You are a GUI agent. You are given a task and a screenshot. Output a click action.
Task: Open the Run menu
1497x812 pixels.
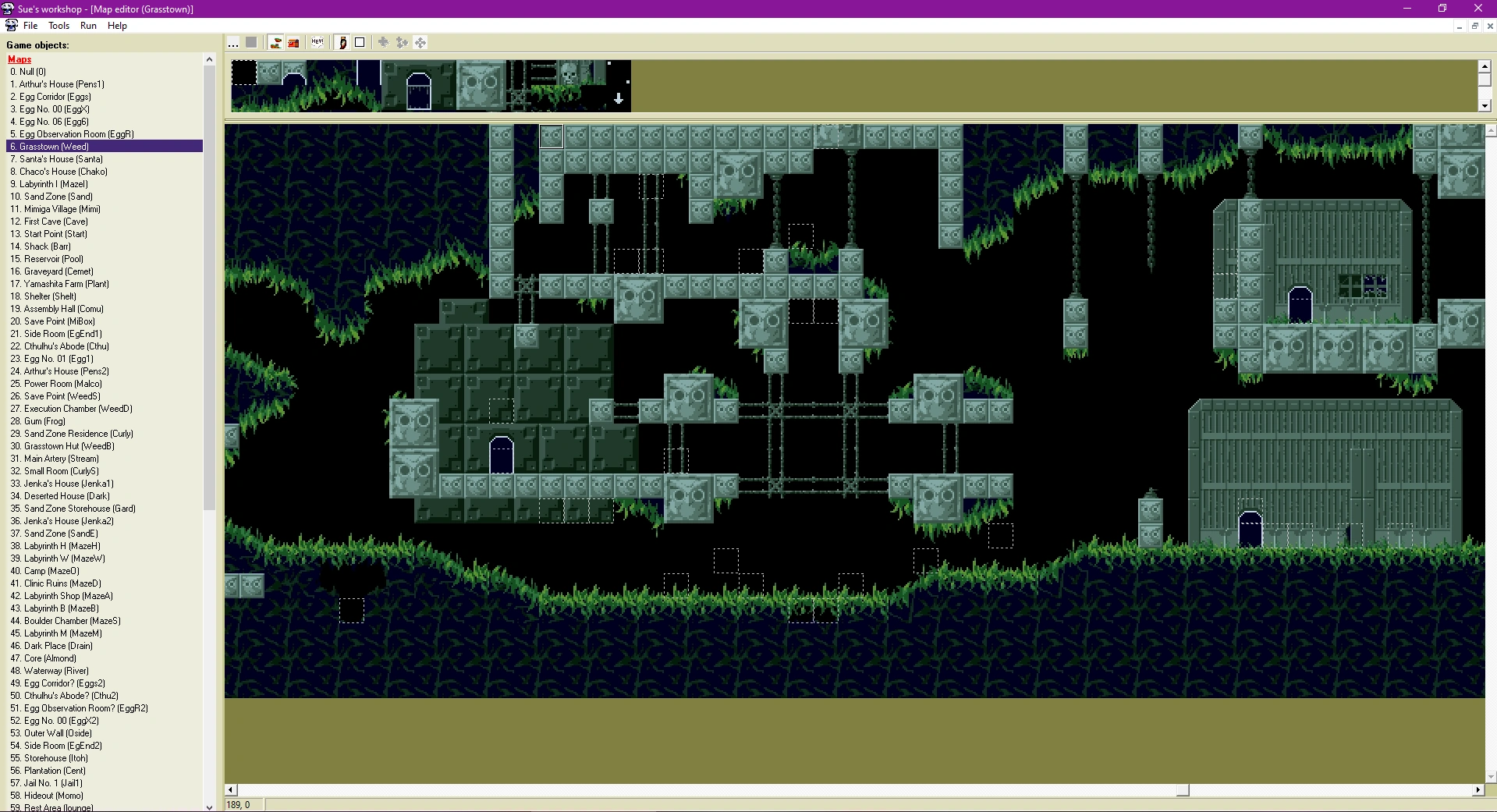tap(87, 26)
